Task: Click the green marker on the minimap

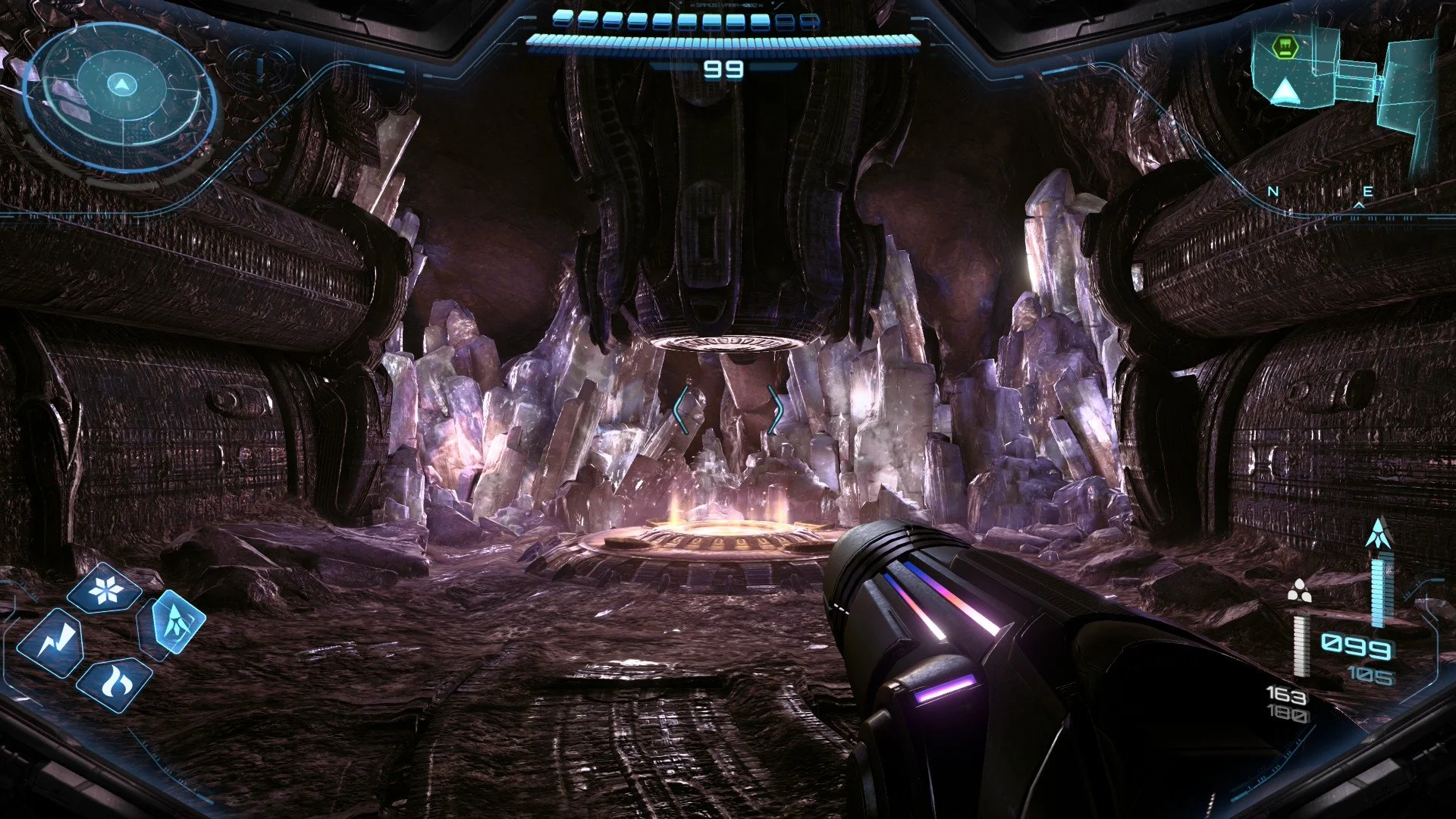Action: 1282,49
